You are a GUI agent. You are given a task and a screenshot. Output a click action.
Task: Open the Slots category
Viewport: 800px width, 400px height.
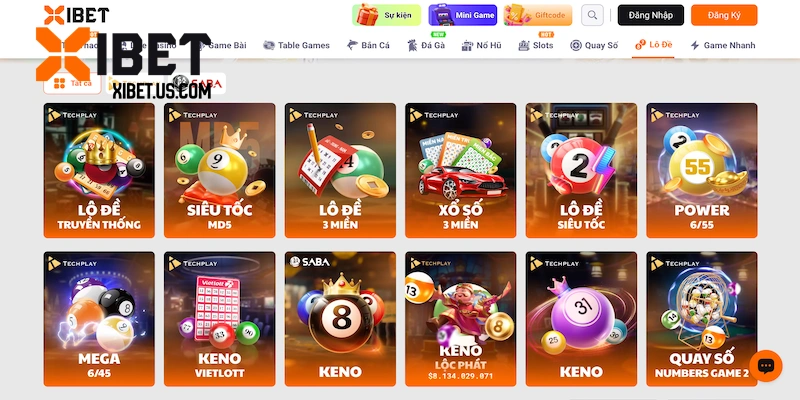coord(536,45)
